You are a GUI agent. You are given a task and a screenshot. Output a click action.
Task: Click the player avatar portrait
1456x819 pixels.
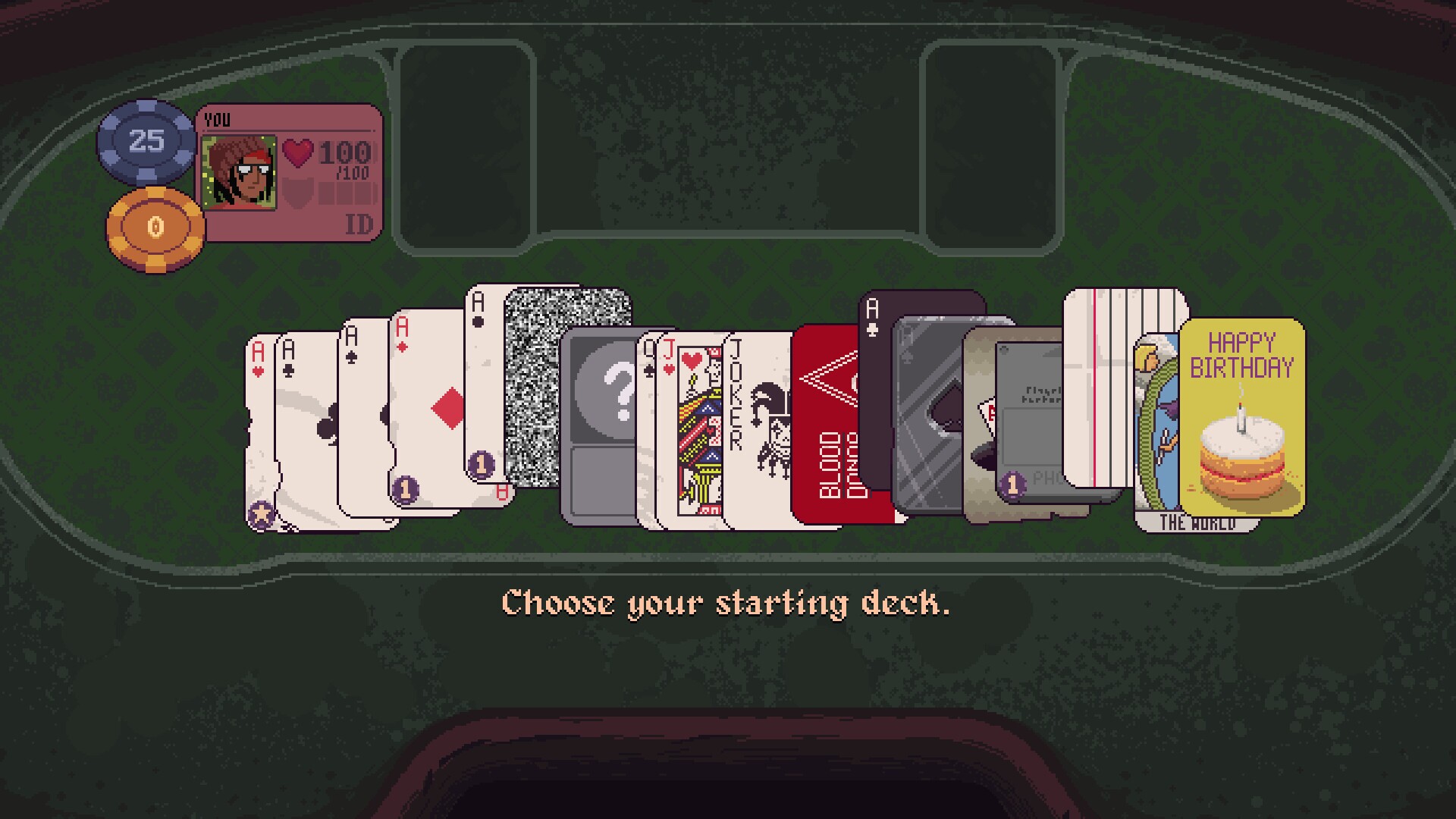coord(239,171)
